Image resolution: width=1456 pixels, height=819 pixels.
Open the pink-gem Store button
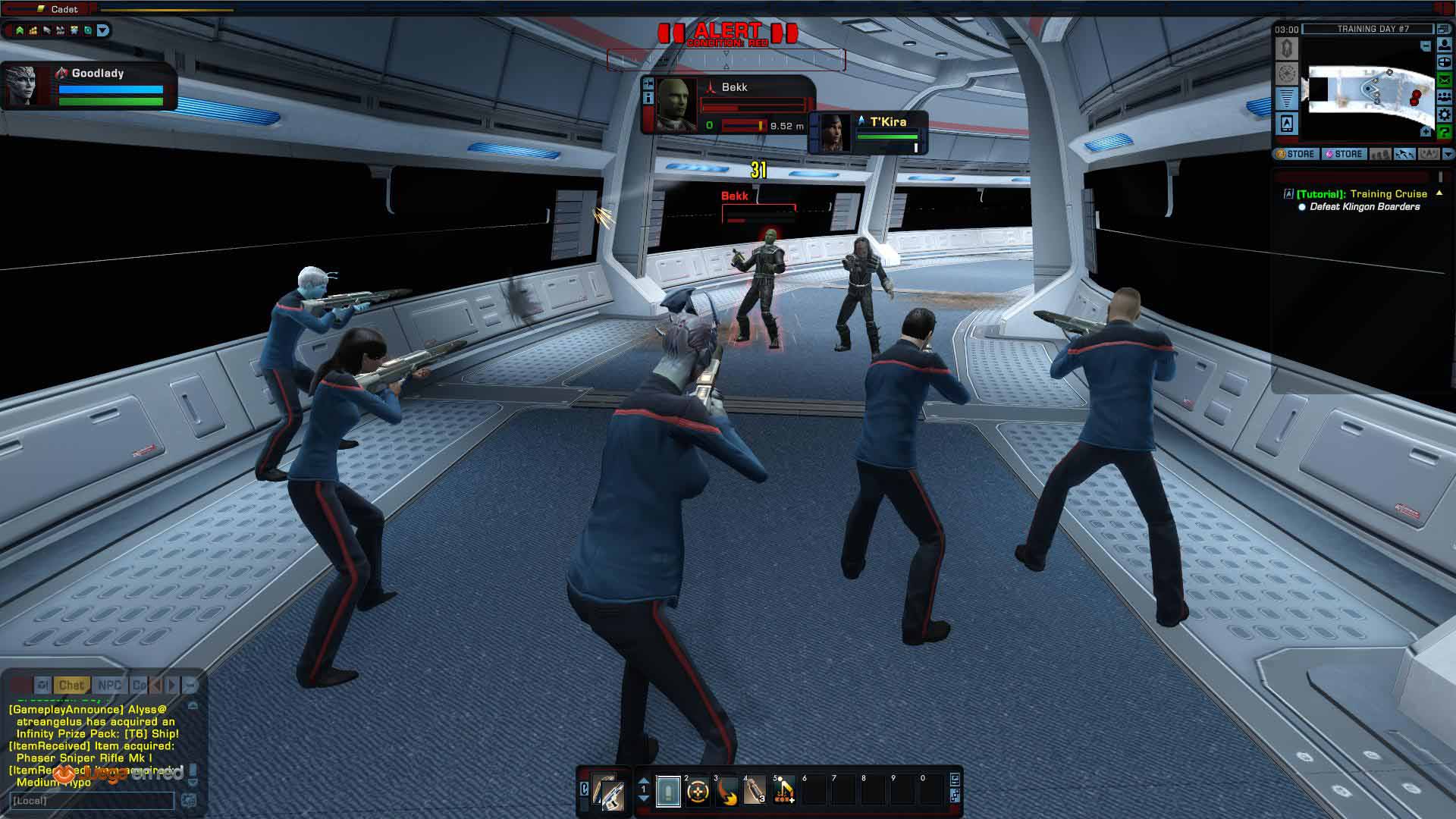point(1343,154)
